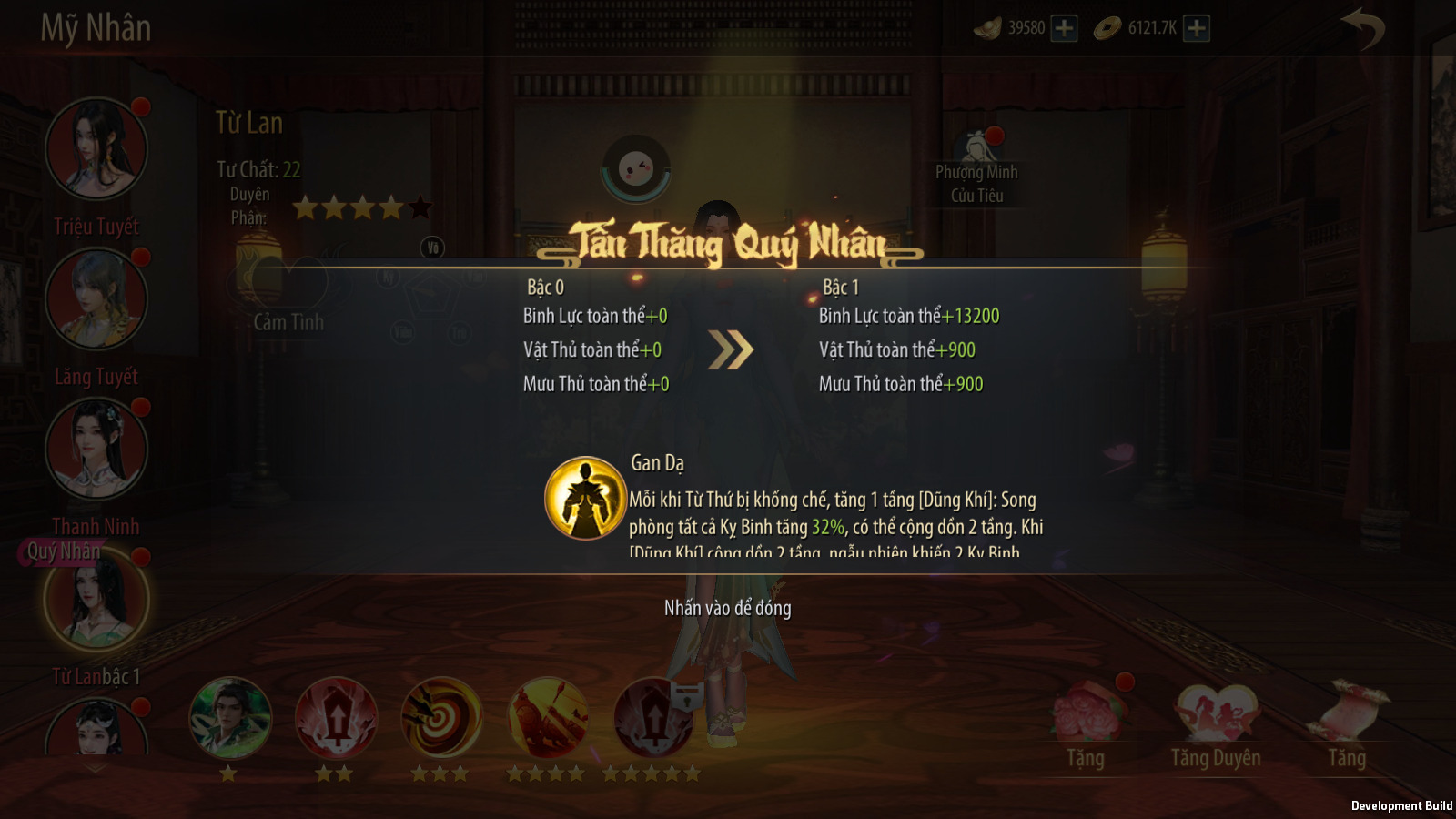
Task: Select the one-star general skill icon
Action: [230, 718]
